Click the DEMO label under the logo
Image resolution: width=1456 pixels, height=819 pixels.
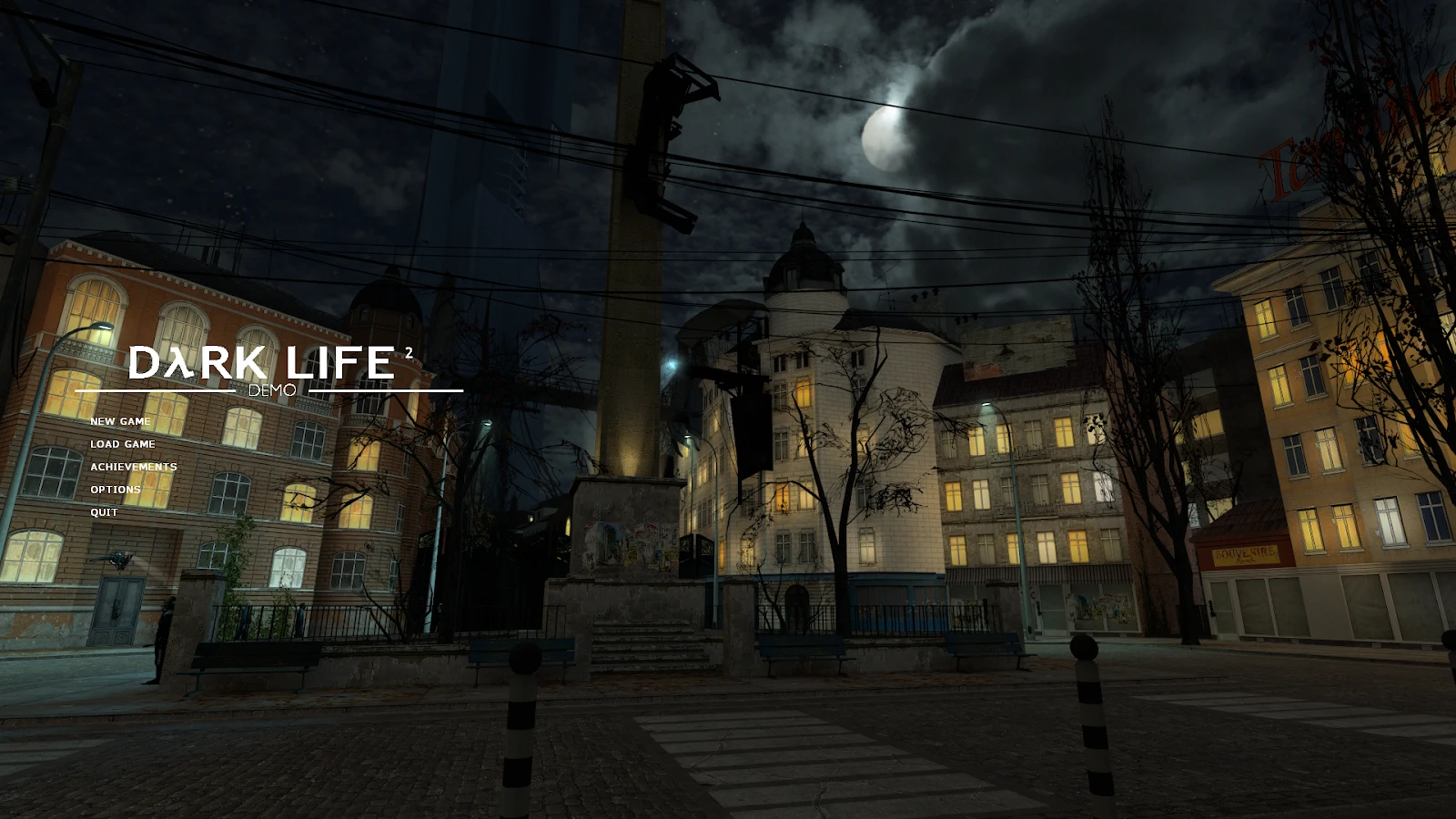point(272,389)
